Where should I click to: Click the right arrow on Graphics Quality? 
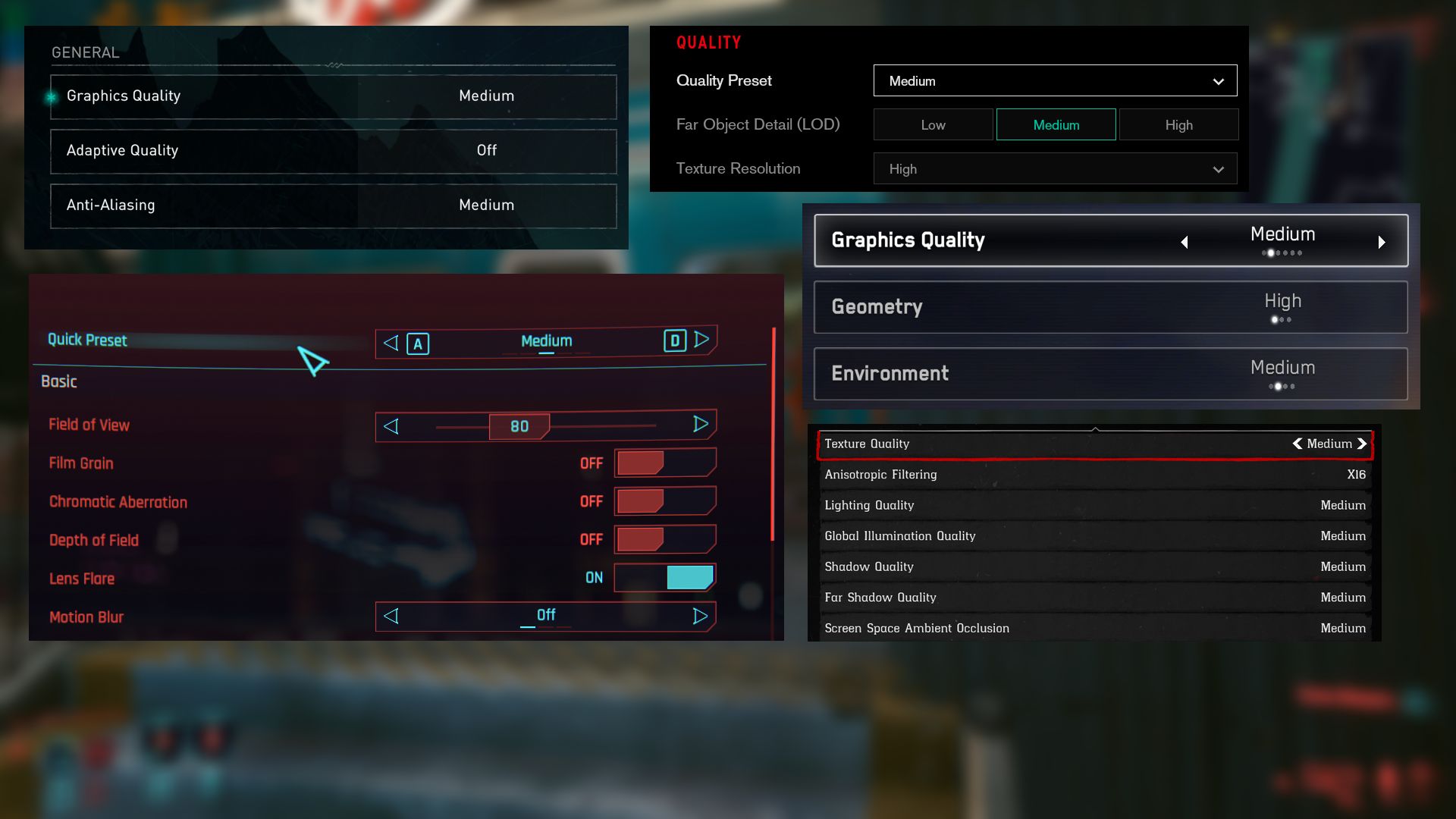click(x=1382, y=241)
